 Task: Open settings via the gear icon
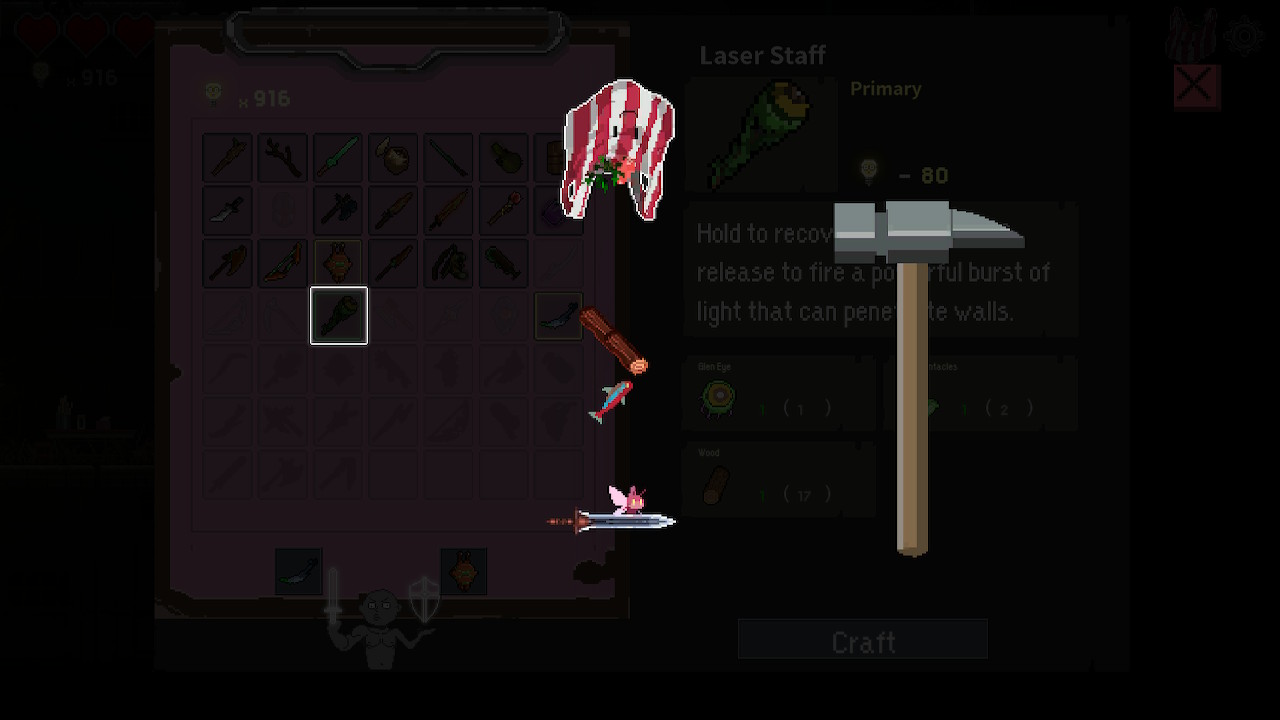click(1245, 38)
